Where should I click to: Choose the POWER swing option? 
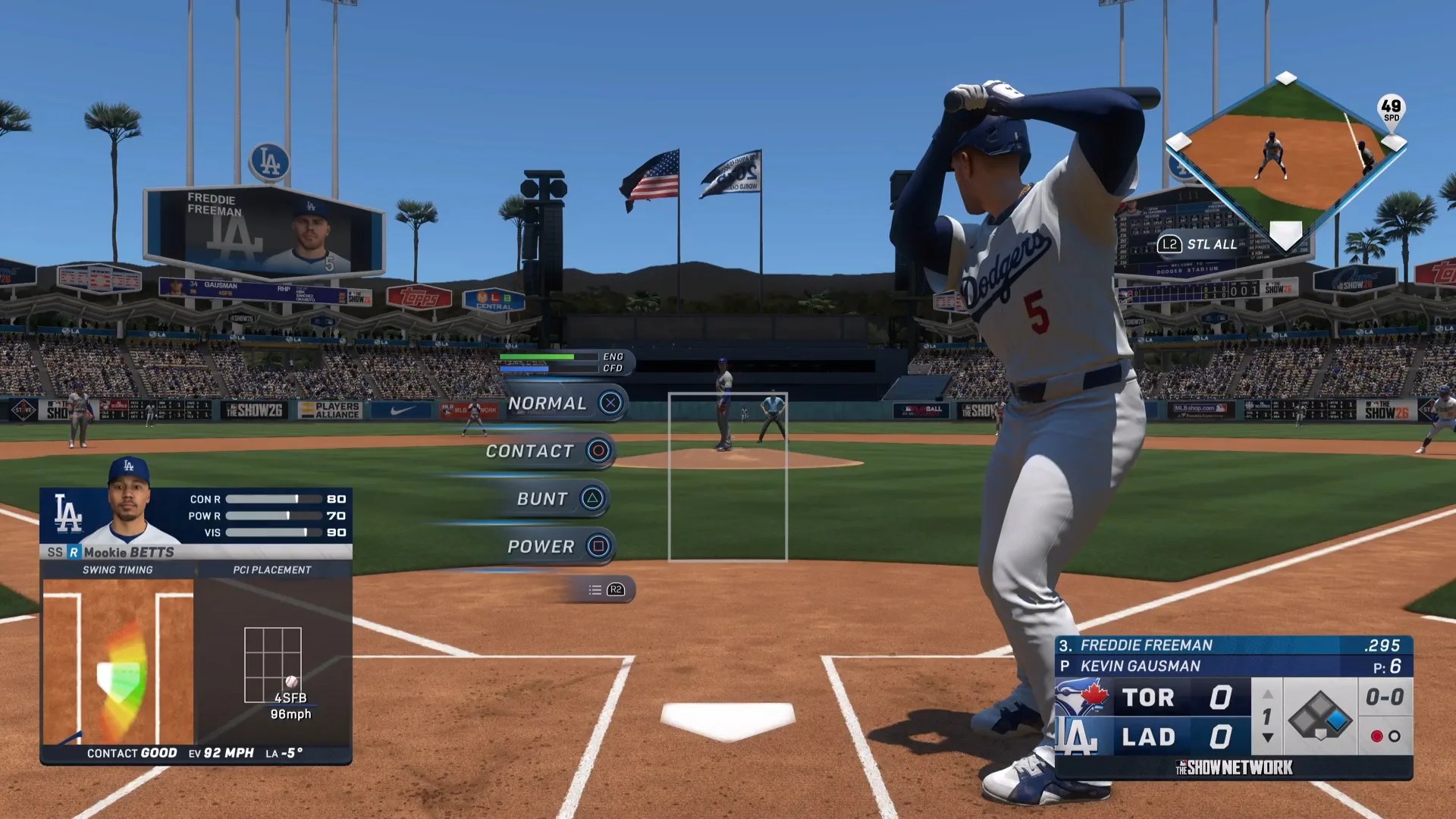click(557, 547)
